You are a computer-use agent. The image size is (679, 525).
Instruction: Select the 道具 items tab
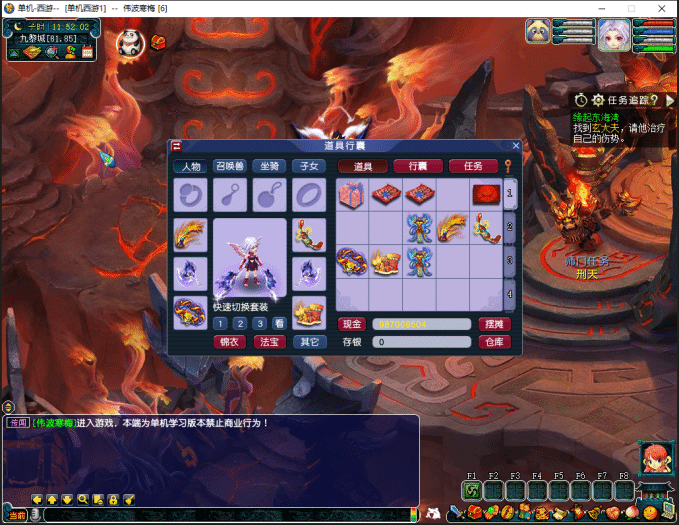pos(362,166)
